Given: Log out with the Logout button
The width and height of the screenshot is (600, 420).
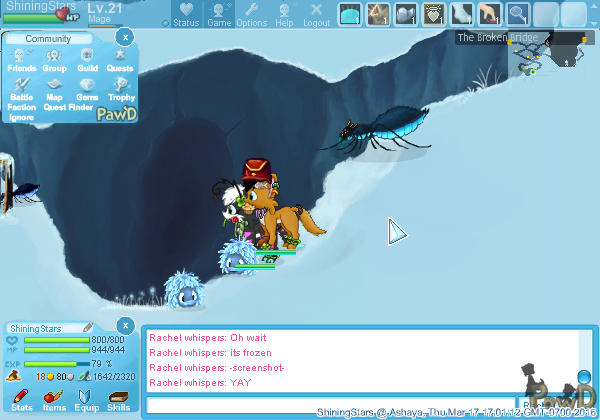Looking at the screenshot, I should (316, 15).
